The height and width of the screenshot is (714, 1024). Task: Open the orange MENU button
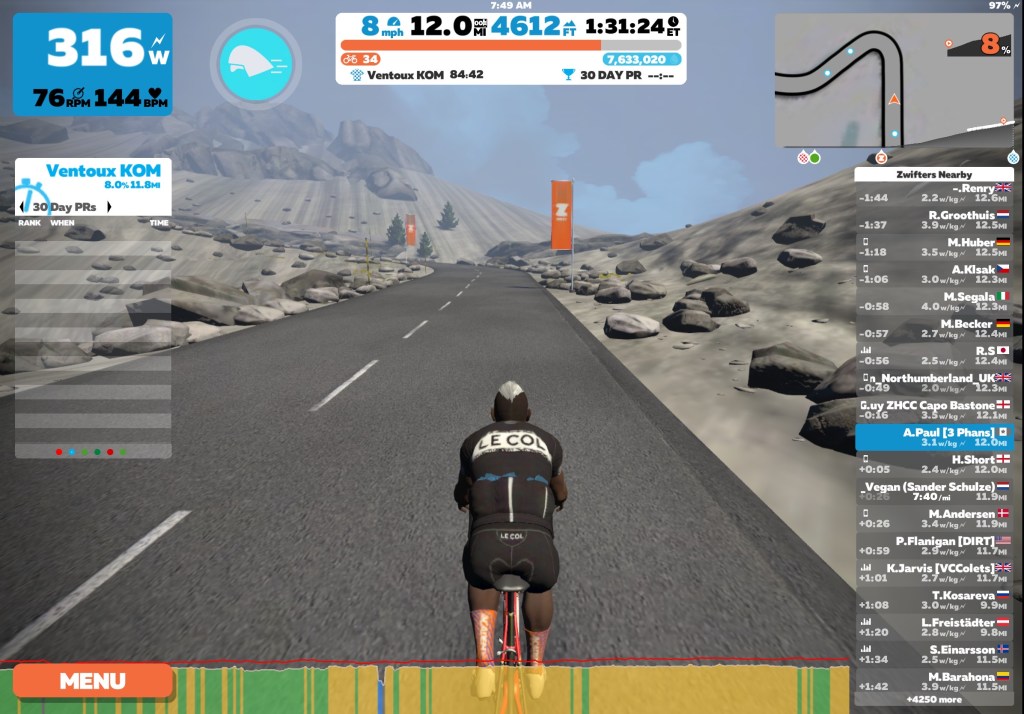pyautogui.click(x=92, y=681)
